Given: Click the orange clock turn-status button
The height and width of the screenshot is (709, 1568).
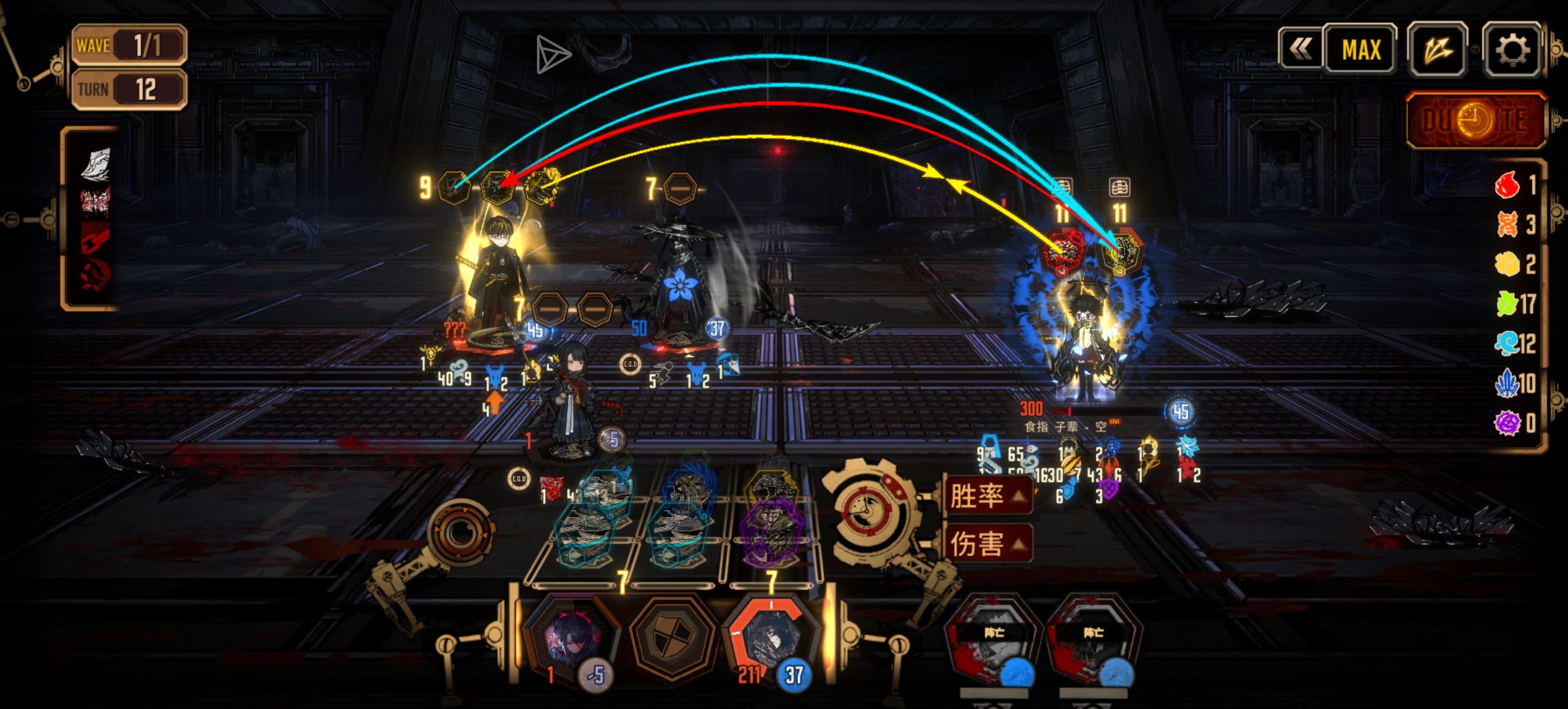Looking at the screenshot, I should pyautogui.click(x=1475, y=121).
